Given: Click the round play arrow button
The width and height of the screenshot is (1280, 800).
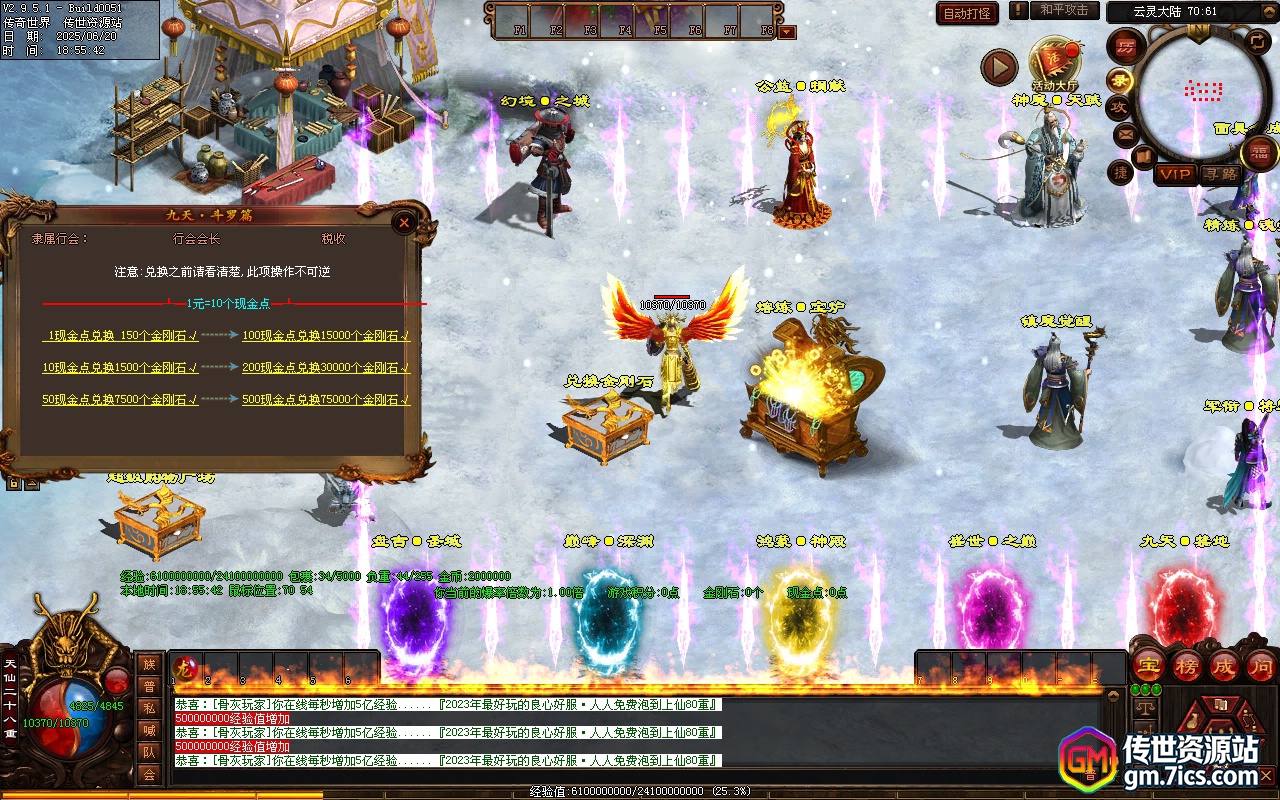Looking at the screenshot, I should click(999, 67).
